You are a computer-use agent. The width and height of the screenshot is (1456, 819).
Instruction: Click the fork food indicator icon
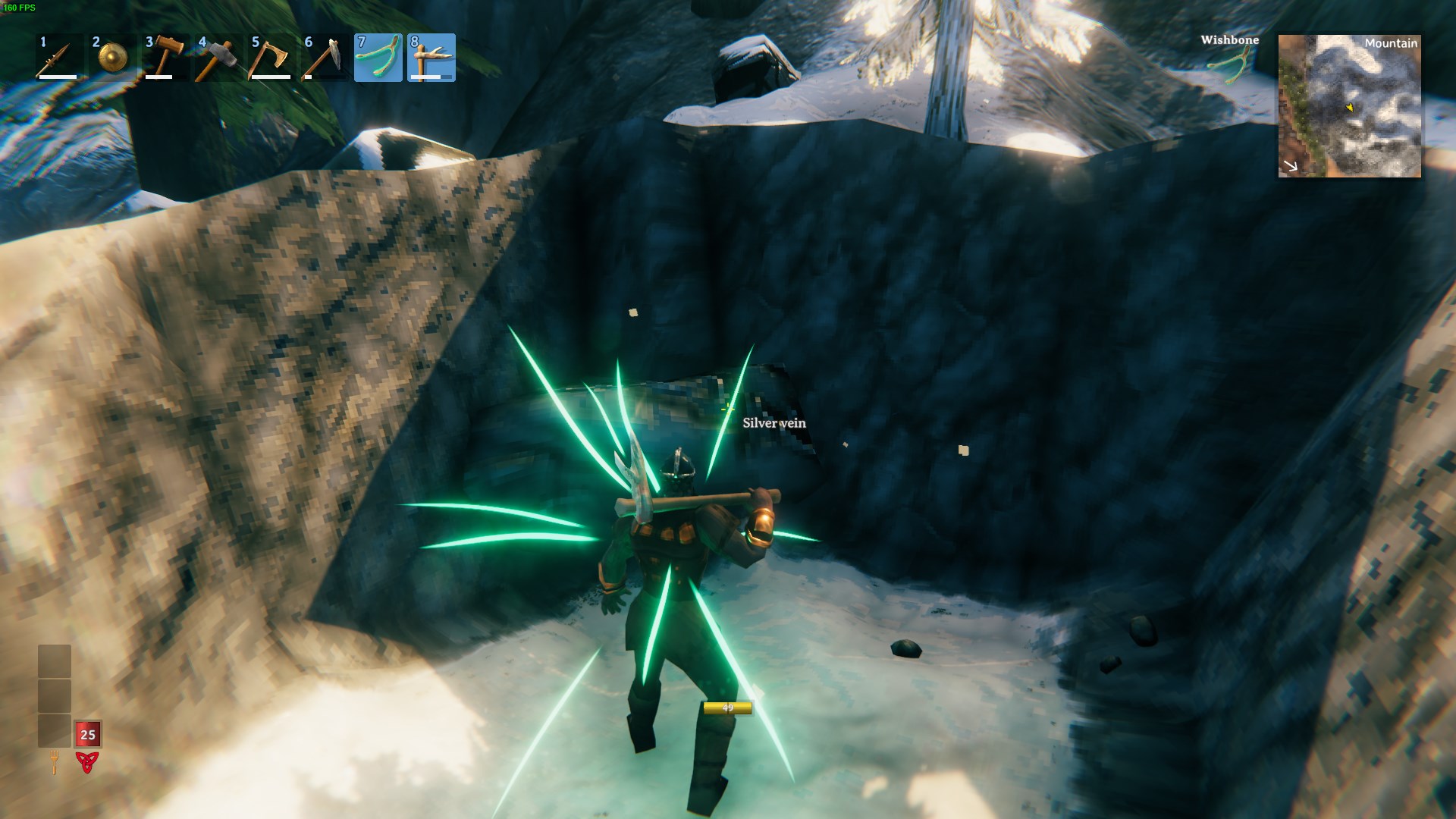click(x=55, y=761)
